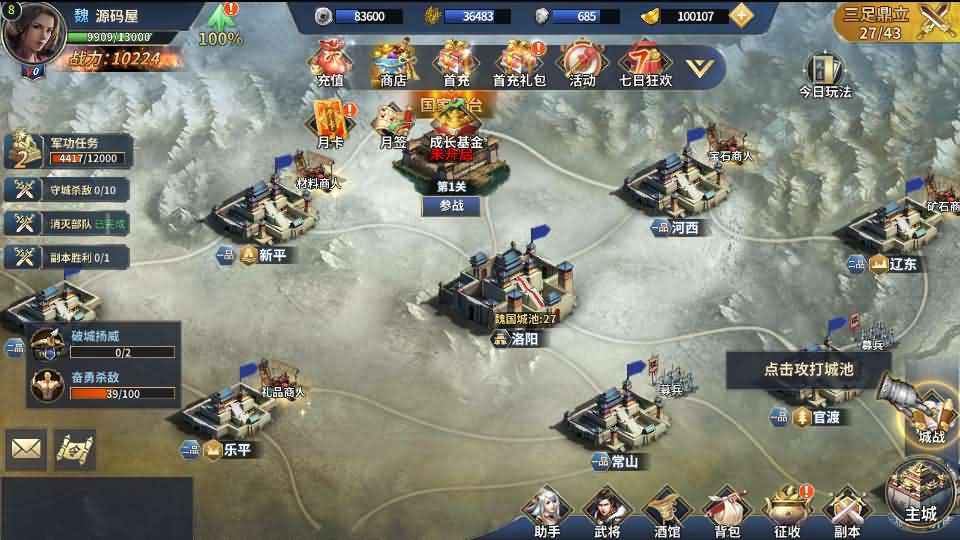Click the player portrait avatar
Screen dimensions: 960x540
32,34
